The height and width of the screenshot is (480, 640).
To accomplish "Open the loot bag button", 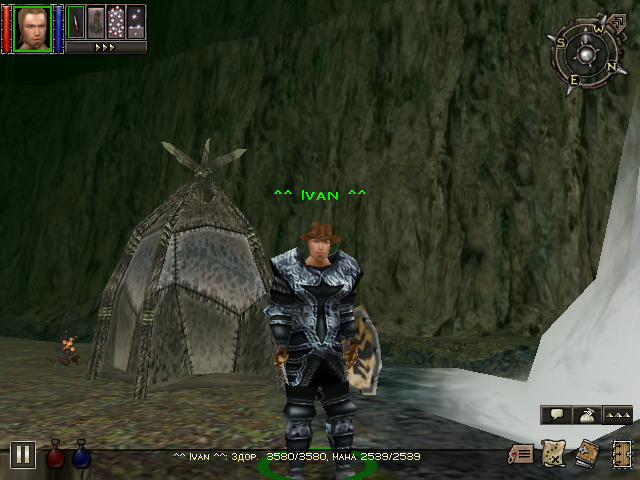I will pos(588,414).
